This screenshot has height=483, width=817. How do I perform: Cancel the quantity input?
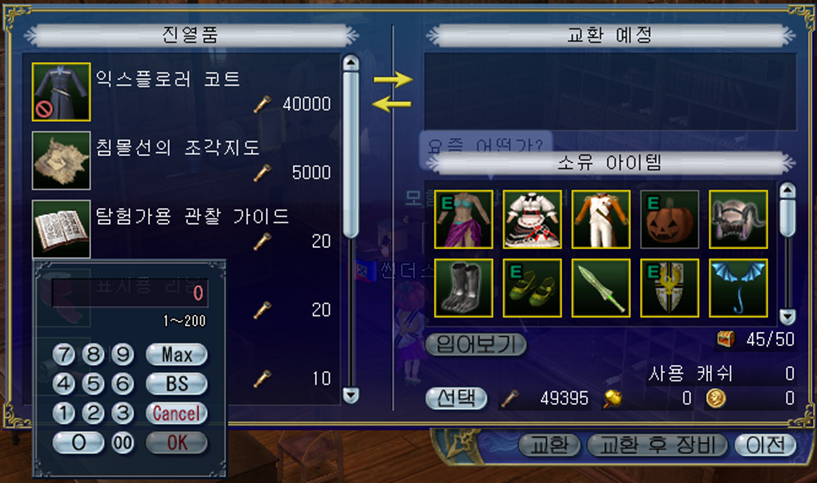176,413
